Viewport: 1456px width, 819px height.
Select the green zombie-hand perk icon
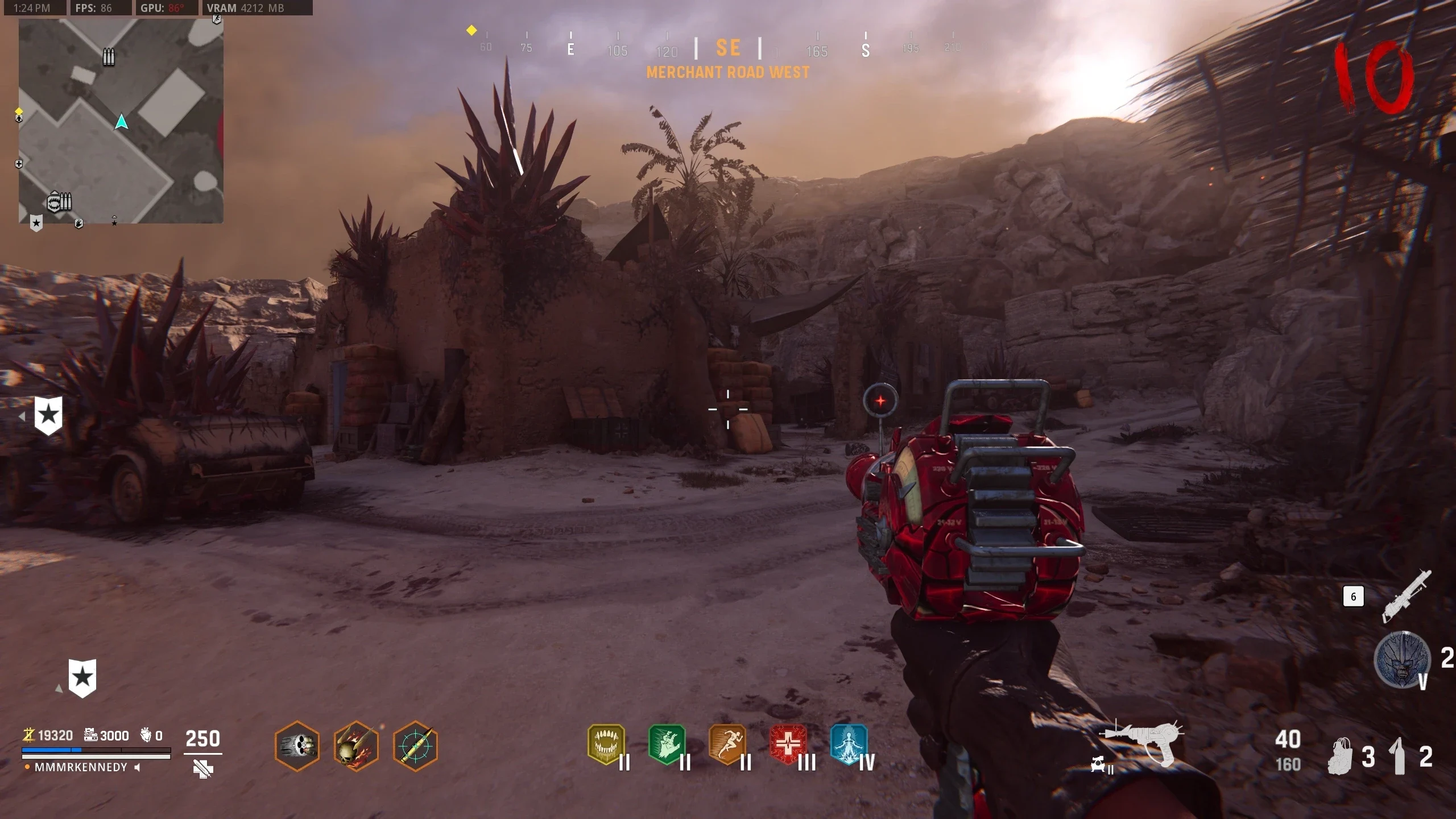click(x=667, y=744)
